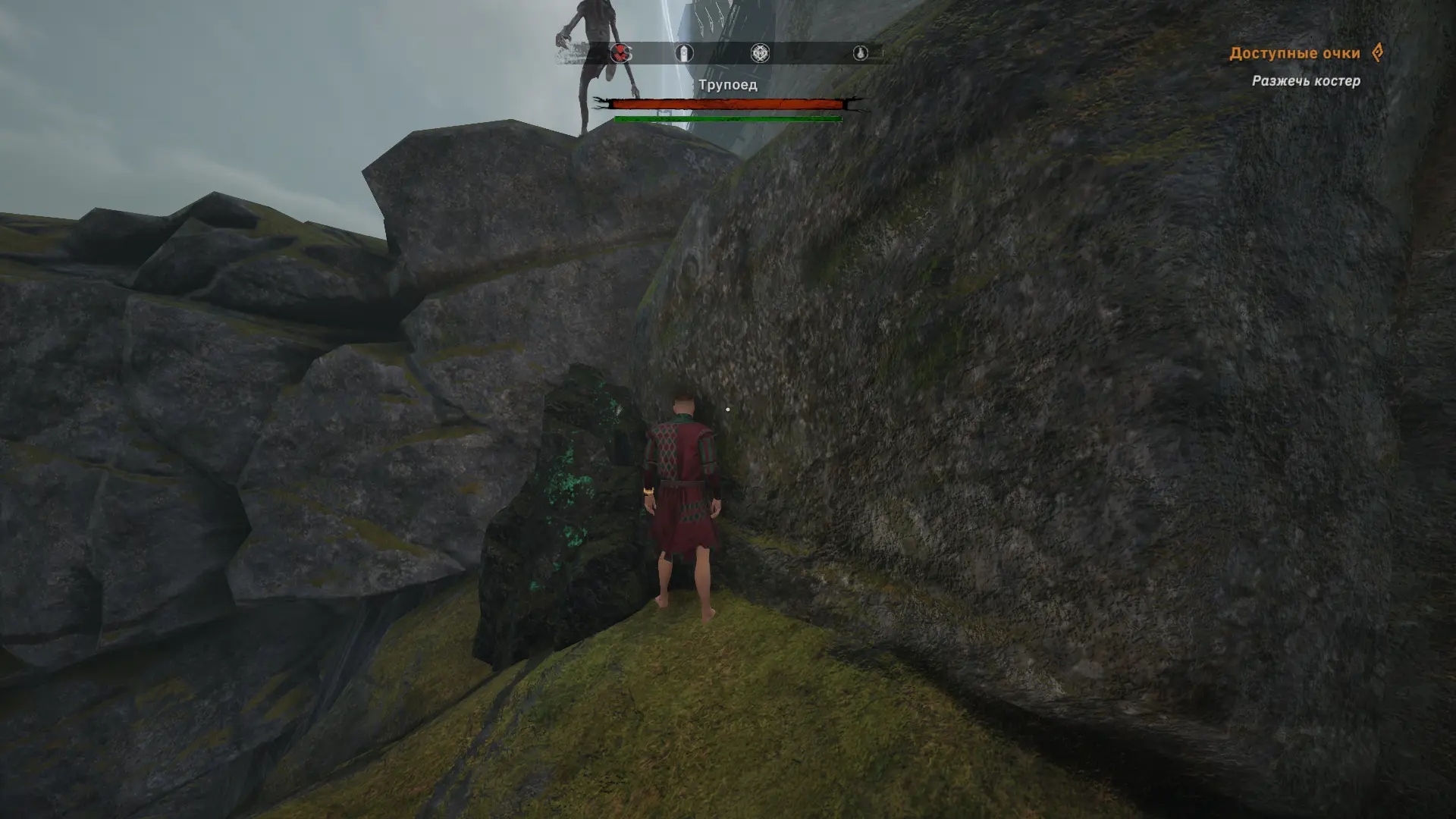Screen dimensions: 1456x819
Task: Select the "Разжечь костер" objective step
Action: coord(1305,81)
